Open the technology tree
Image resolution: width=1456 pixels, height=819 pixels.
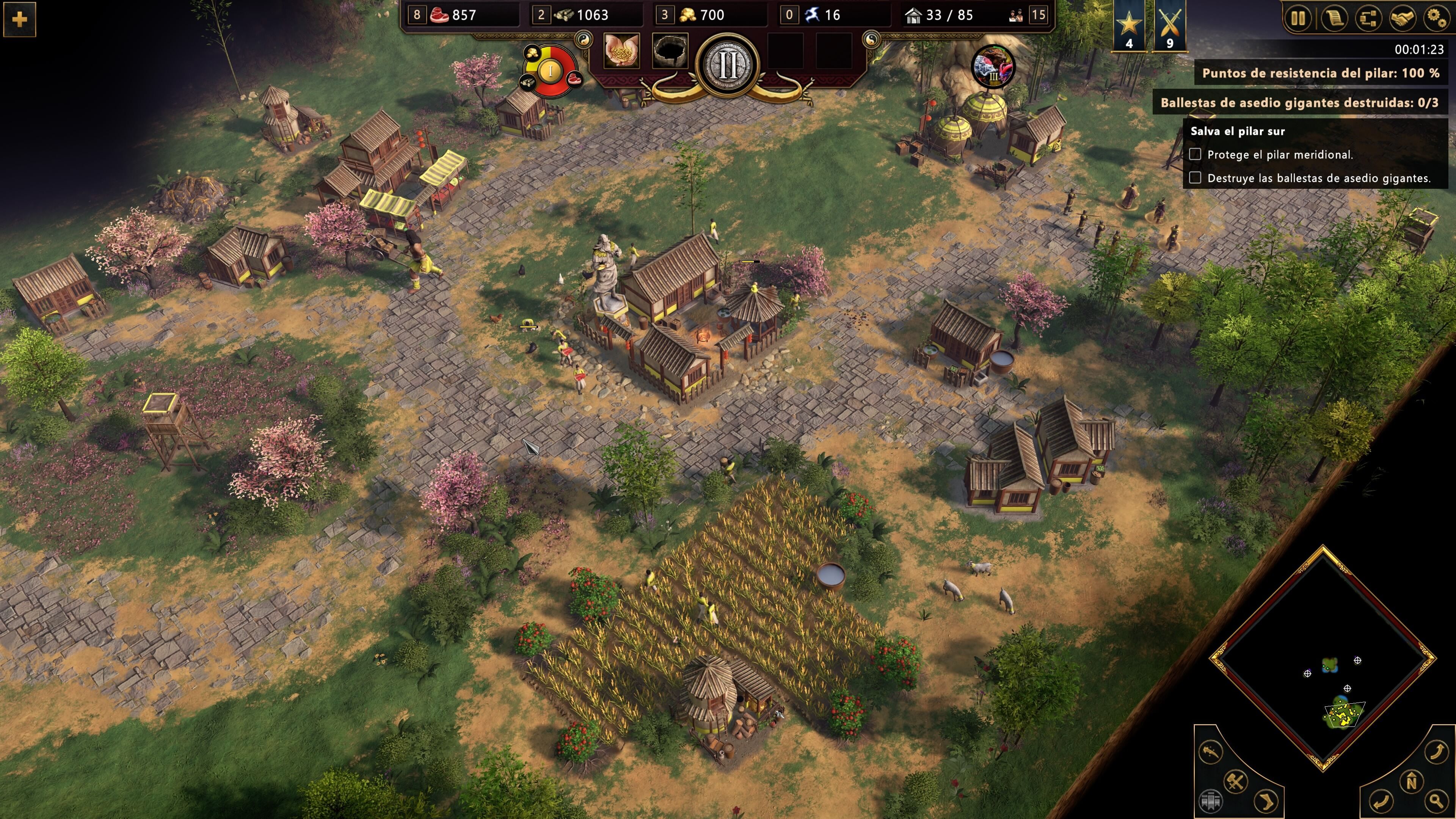(x=1368, y=19)
